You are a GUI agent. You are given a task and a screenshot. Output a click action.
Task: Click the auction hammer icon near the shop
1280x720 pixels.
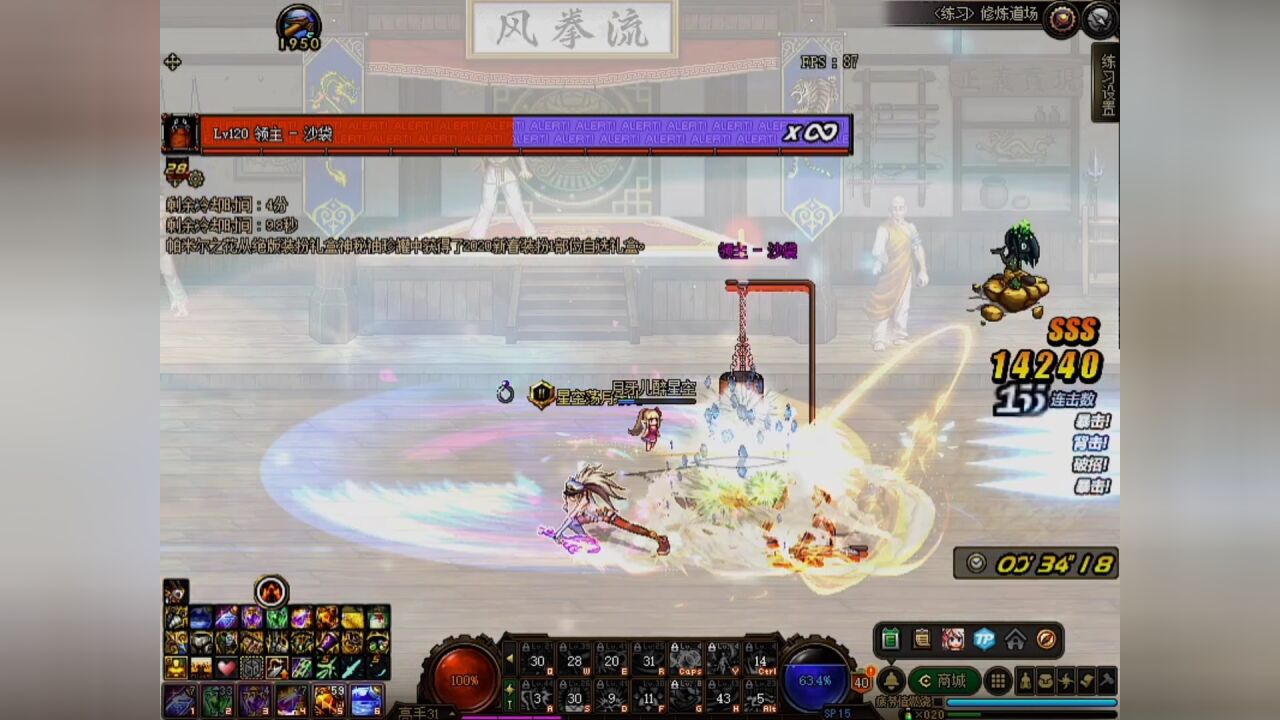click(x=1106, y=681)
